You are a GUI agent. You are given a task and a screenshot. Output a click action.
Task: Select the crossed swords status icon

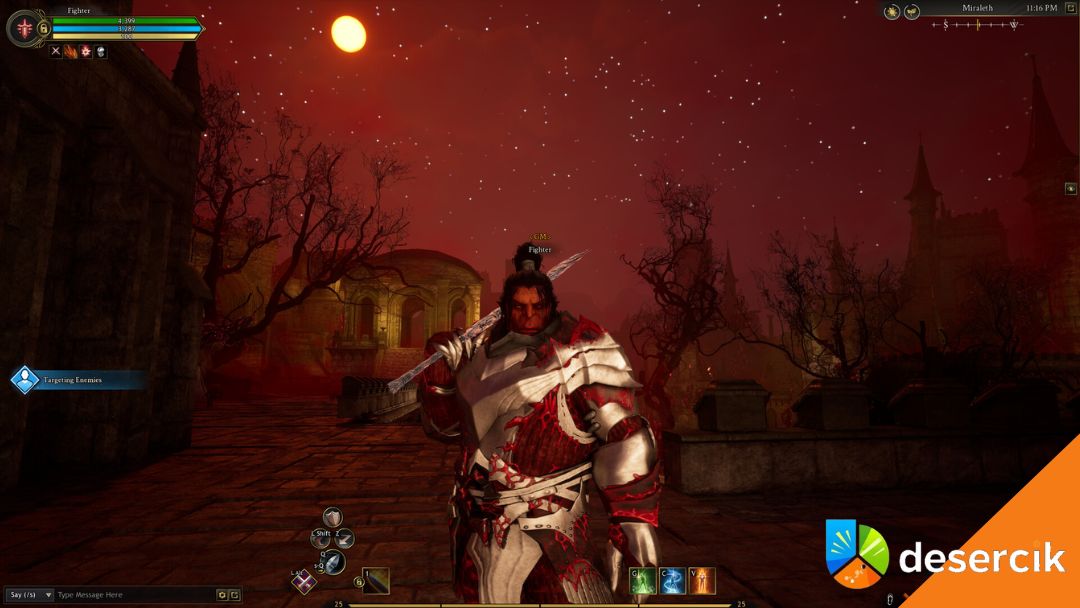click(x=56, y=51)
